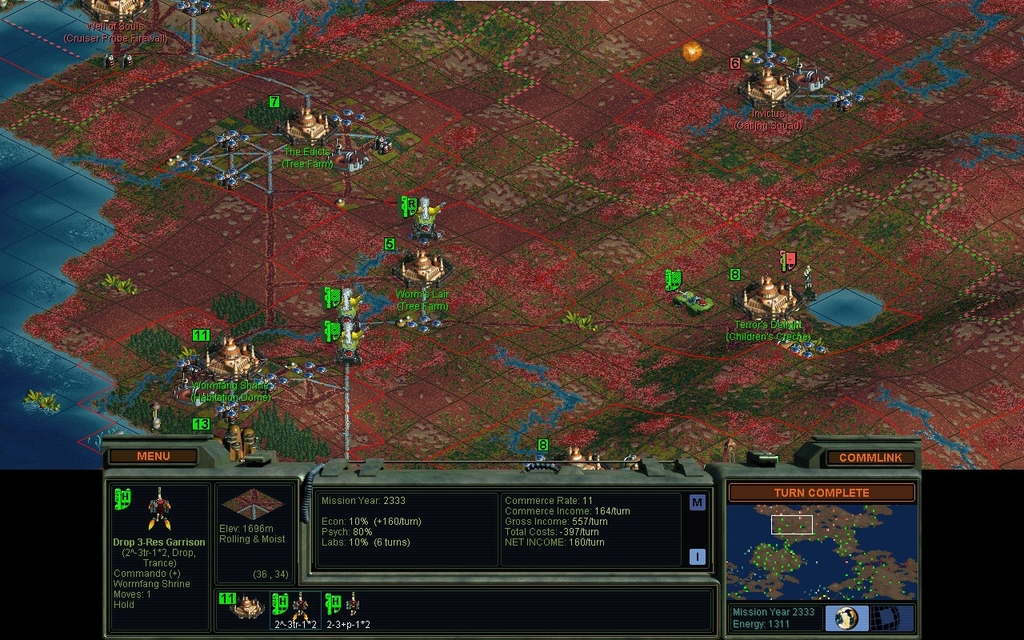This screenshot has height=640, width=1024.
Task: Click the world minimap
Action: coord(820,551)
